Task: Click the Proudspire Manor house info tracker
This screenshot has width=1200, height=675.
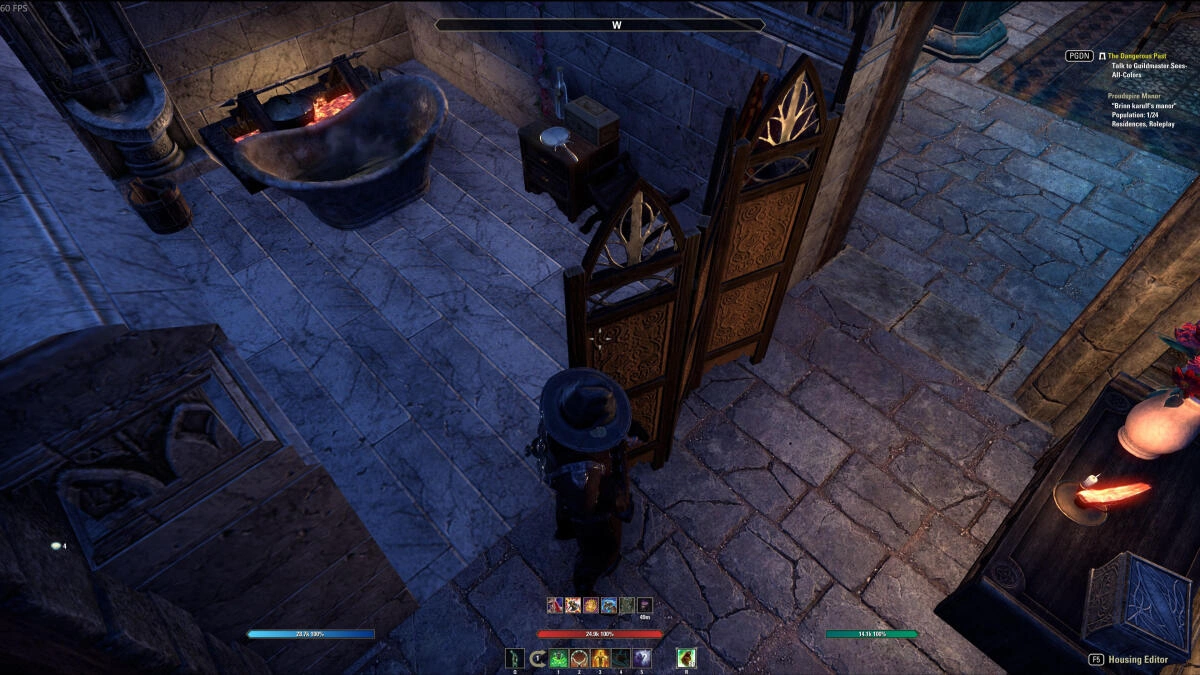Action: point(1134,95)
